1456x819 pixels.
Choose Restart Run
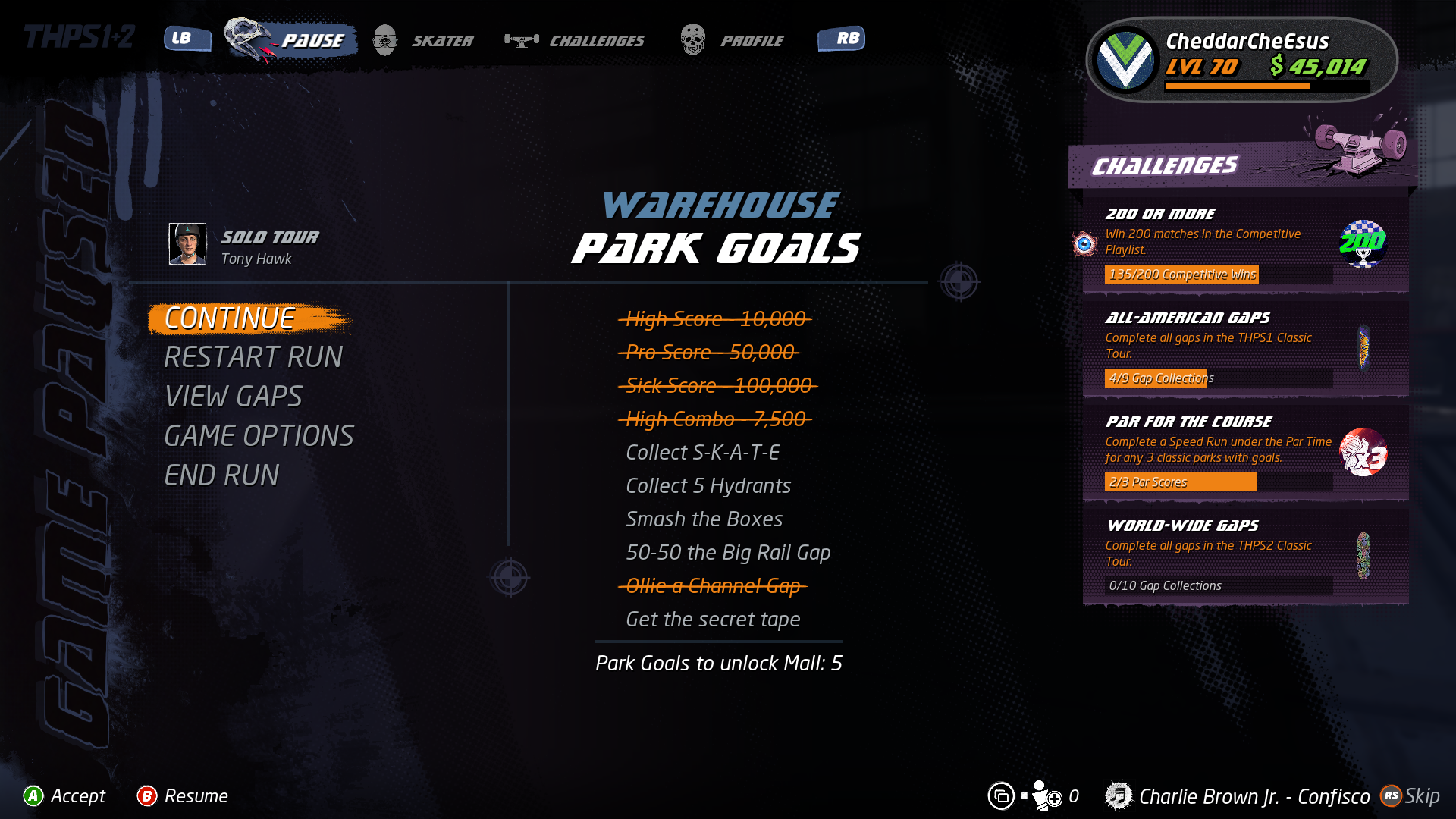tap(253, 357)
